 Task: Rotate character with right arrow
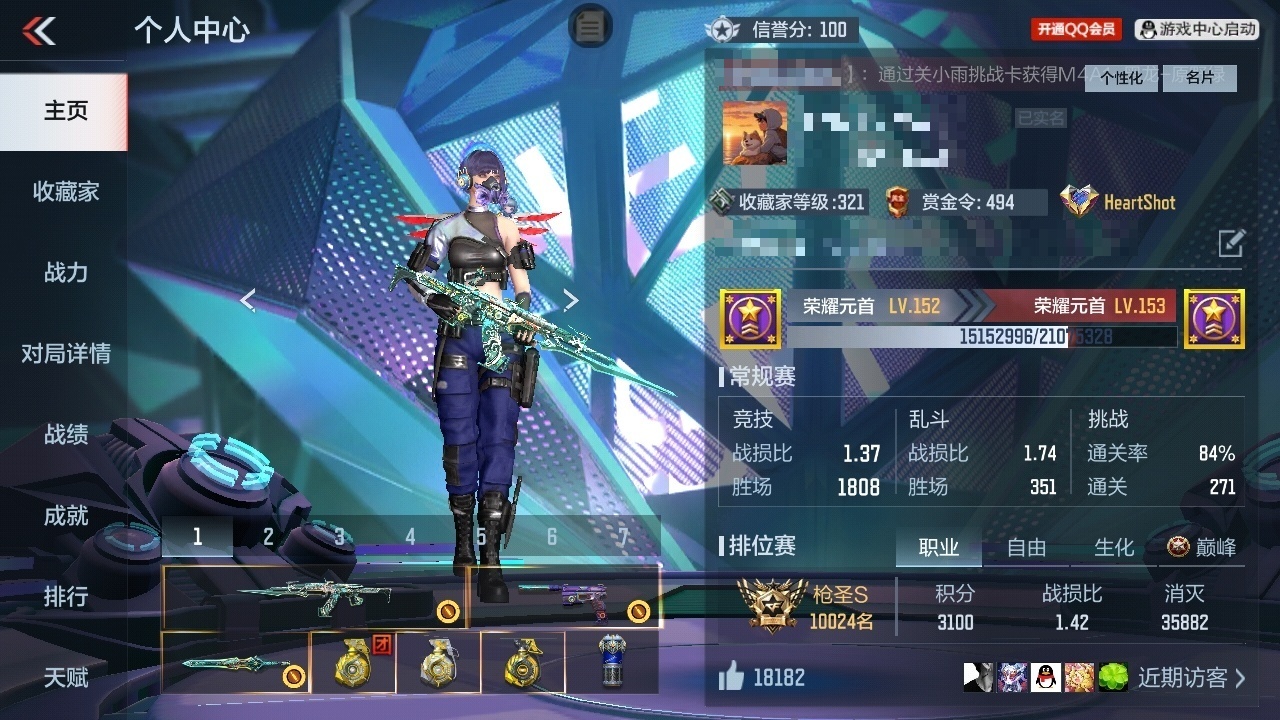570,300
